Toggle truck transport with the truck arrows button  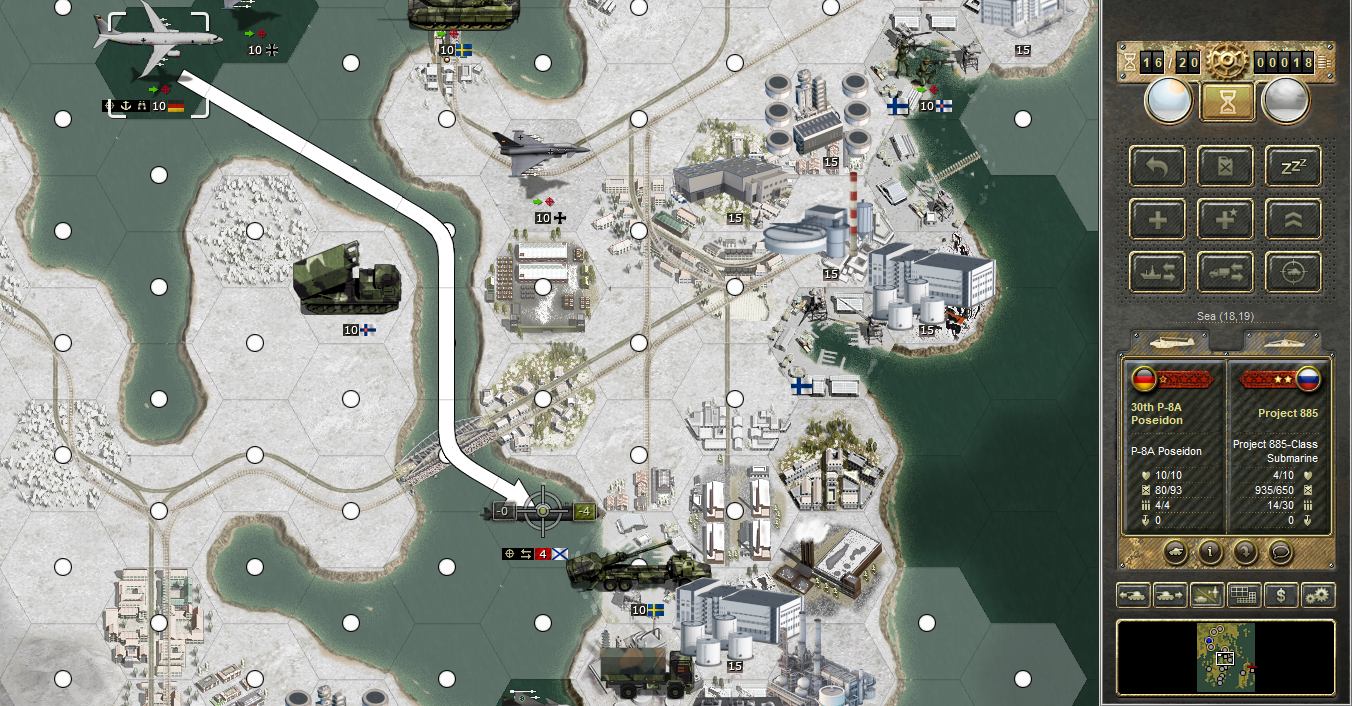[x=1226, y=272]
